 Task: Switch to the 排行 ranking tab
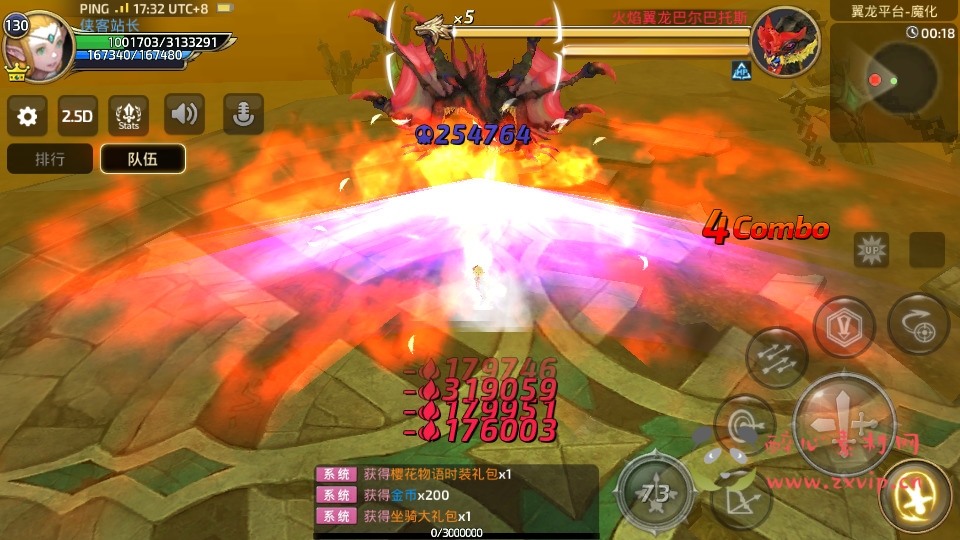pos(50,159)
